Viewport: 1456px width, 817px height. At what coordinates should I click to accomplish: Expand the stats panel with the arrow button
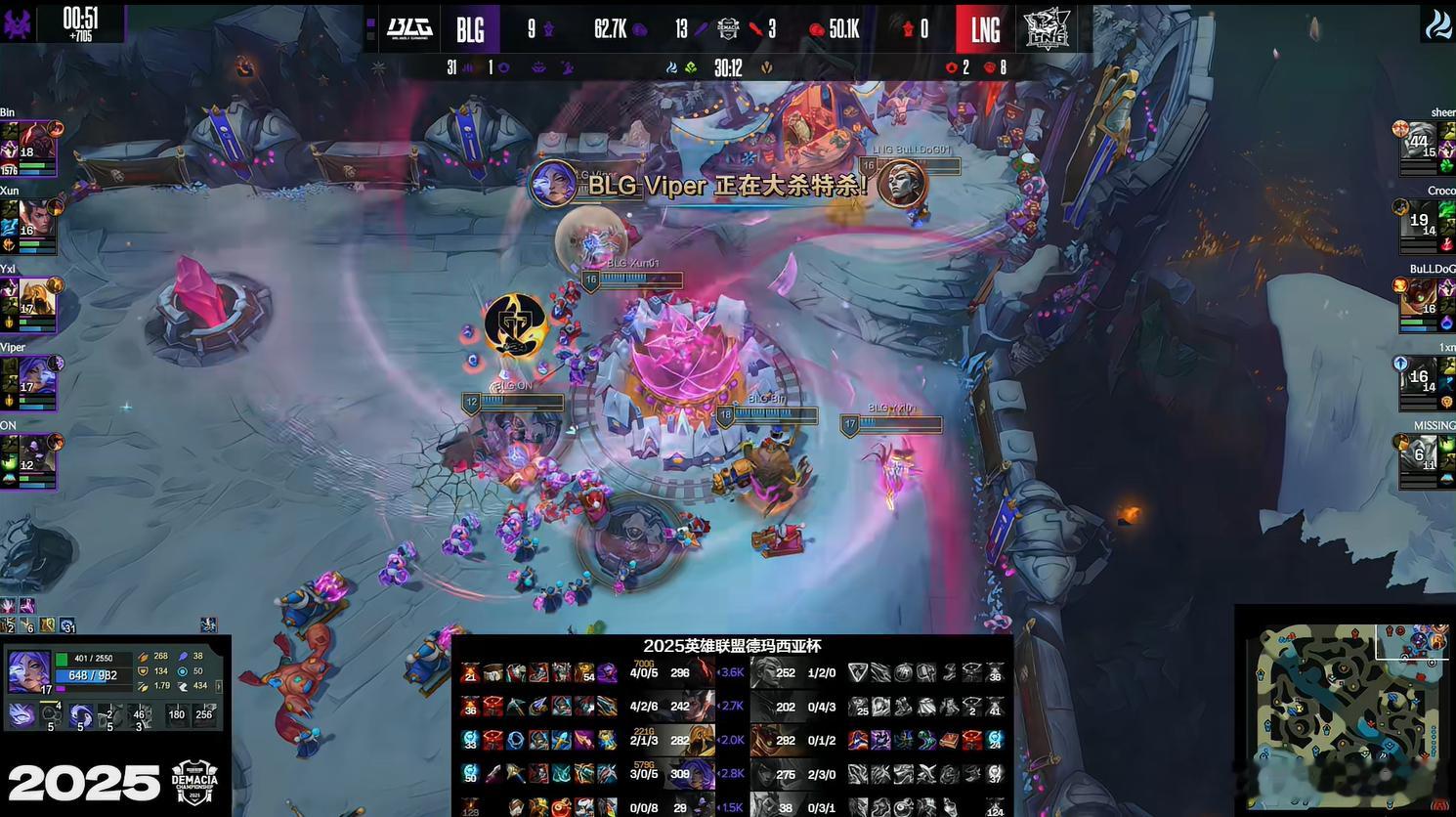pyautogui.click(x=219, y=686)
